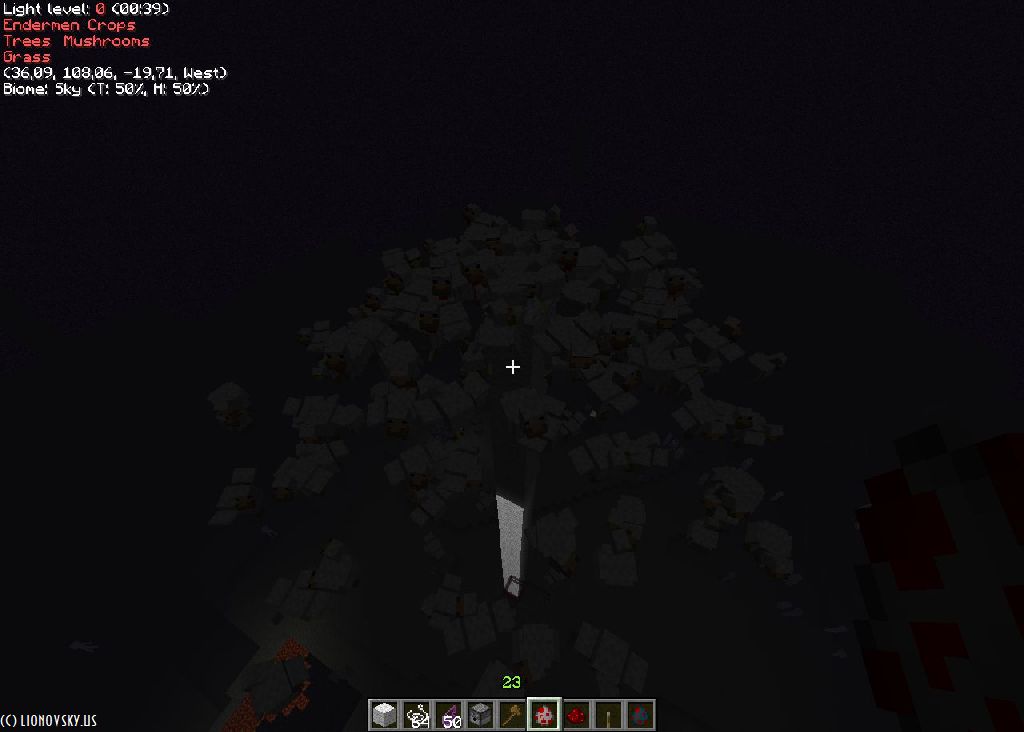
Task: Choose the redstone dust slot
Action: pos(576,714)
